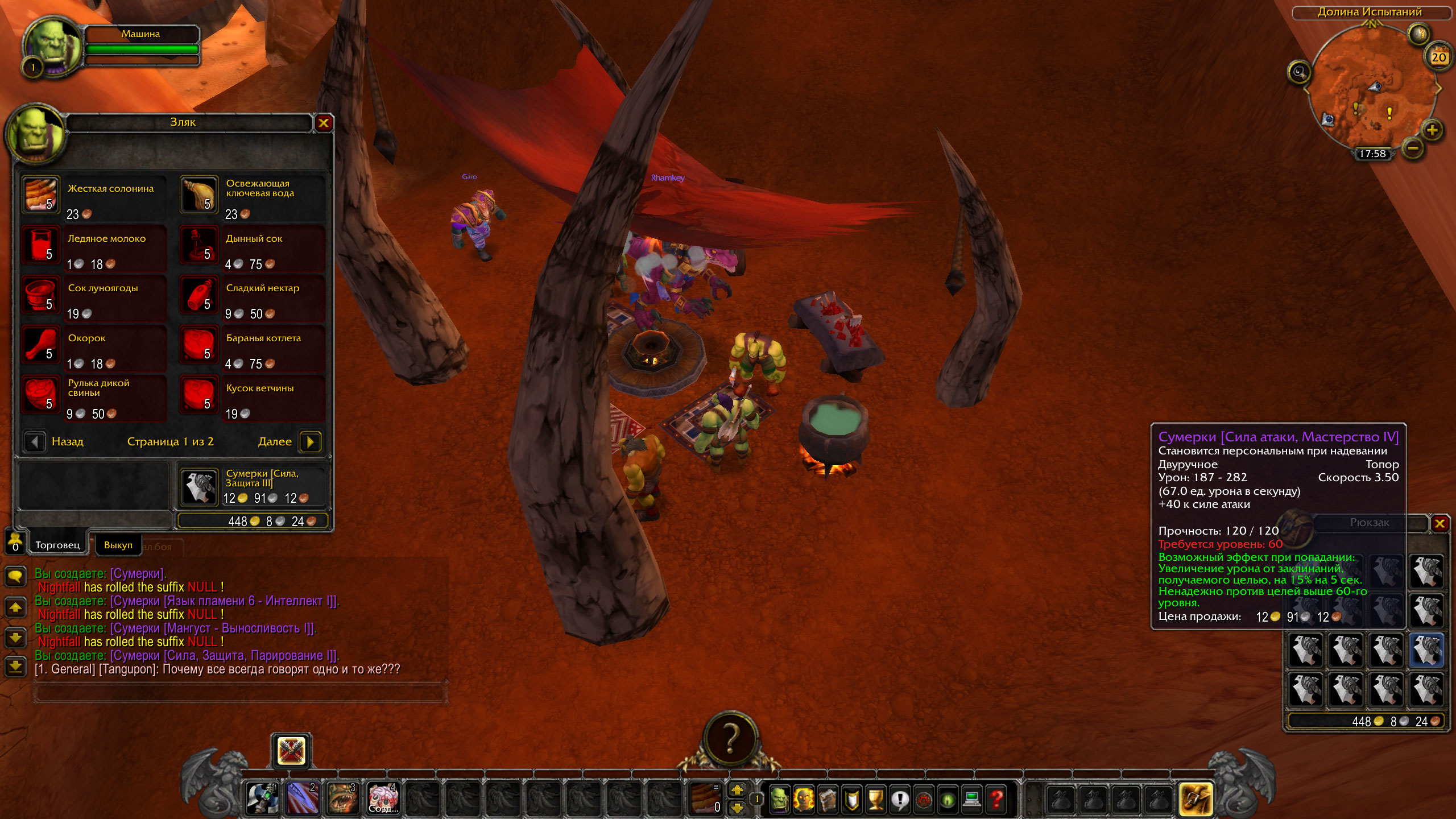
Task: Select the Дынный сок vendor item
Action: point(200,245)
